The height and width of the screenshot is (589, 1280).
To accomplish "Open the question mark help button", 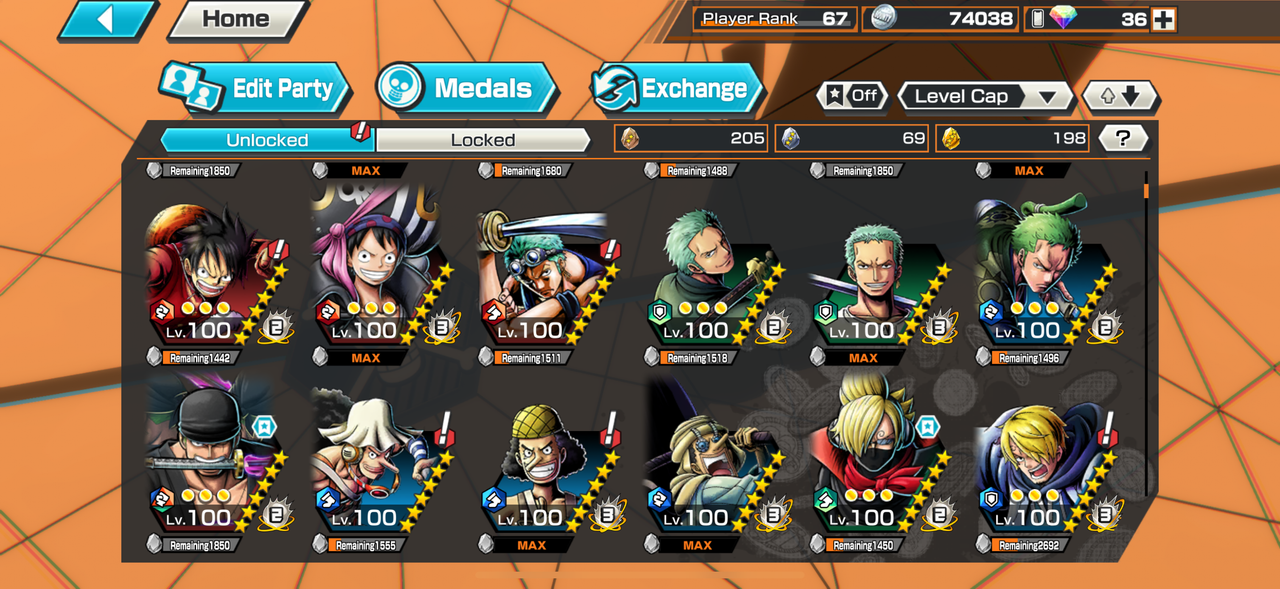I will pos(1122,139).
